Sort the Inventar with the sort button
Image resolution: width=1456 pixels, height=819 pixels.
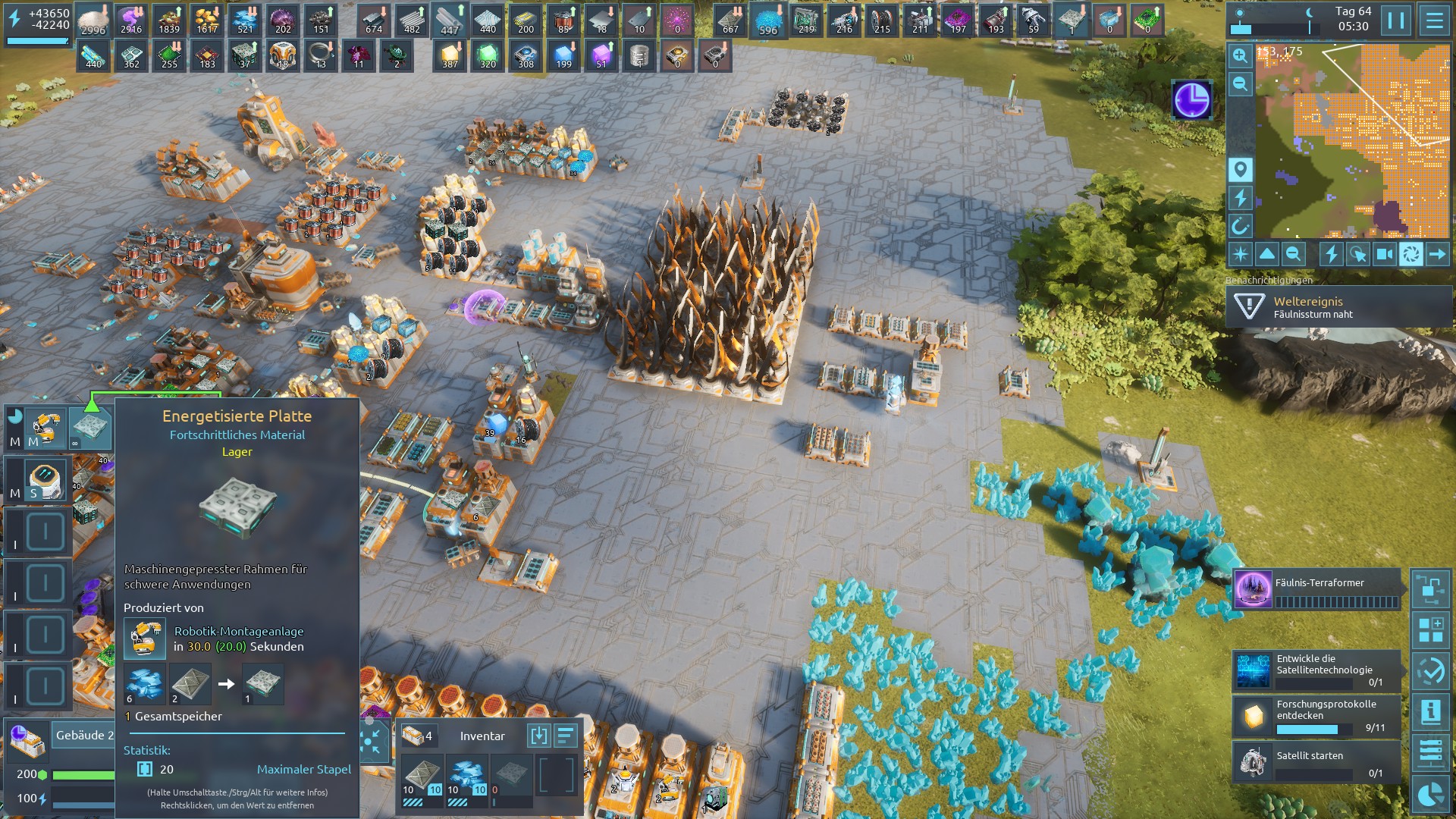click(566, 736)
